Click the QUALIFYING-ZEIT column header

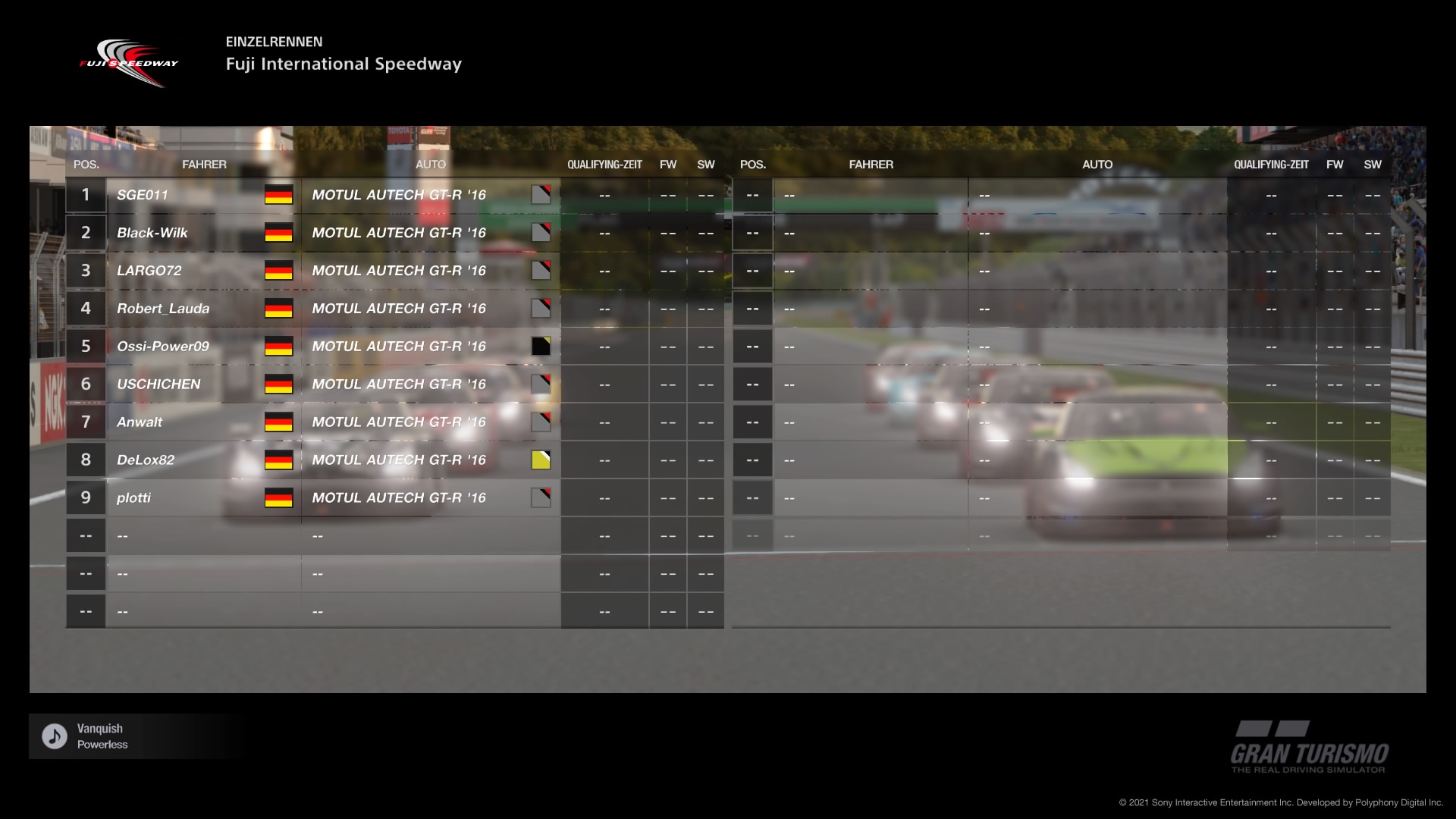604,164
